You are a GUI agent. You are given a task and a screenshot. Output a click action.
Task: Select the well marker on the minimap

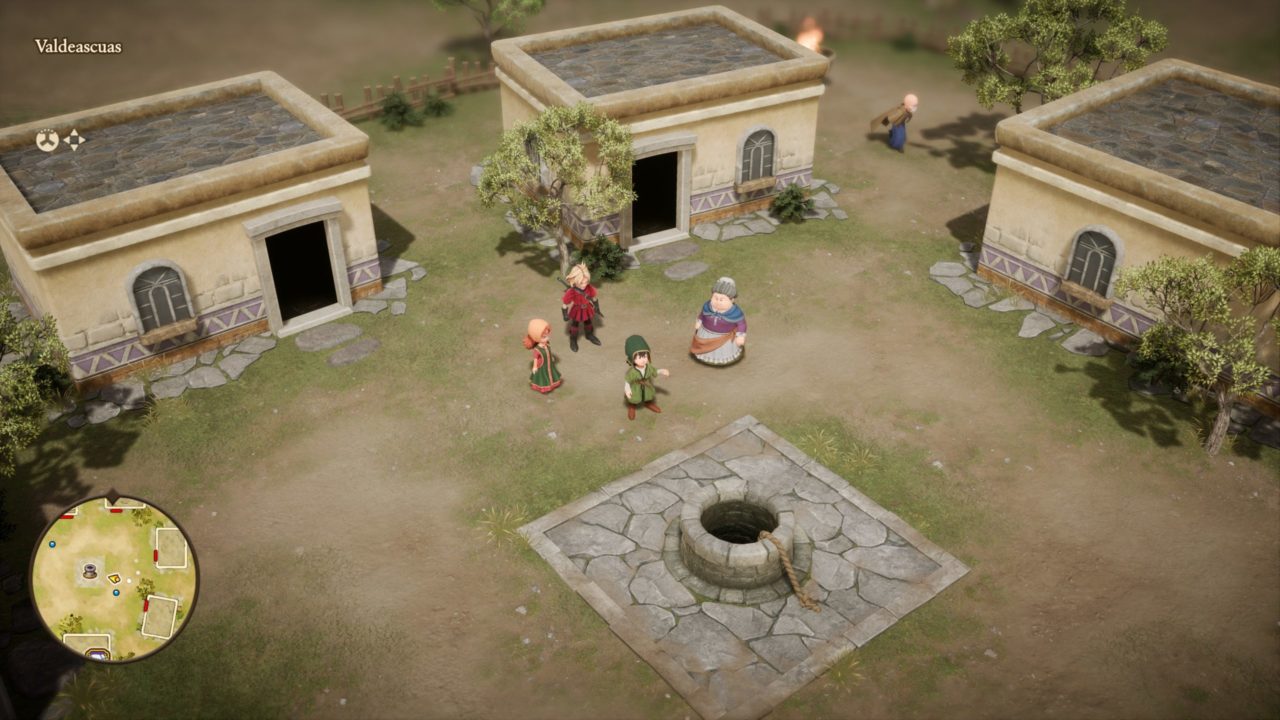(89, 572)
